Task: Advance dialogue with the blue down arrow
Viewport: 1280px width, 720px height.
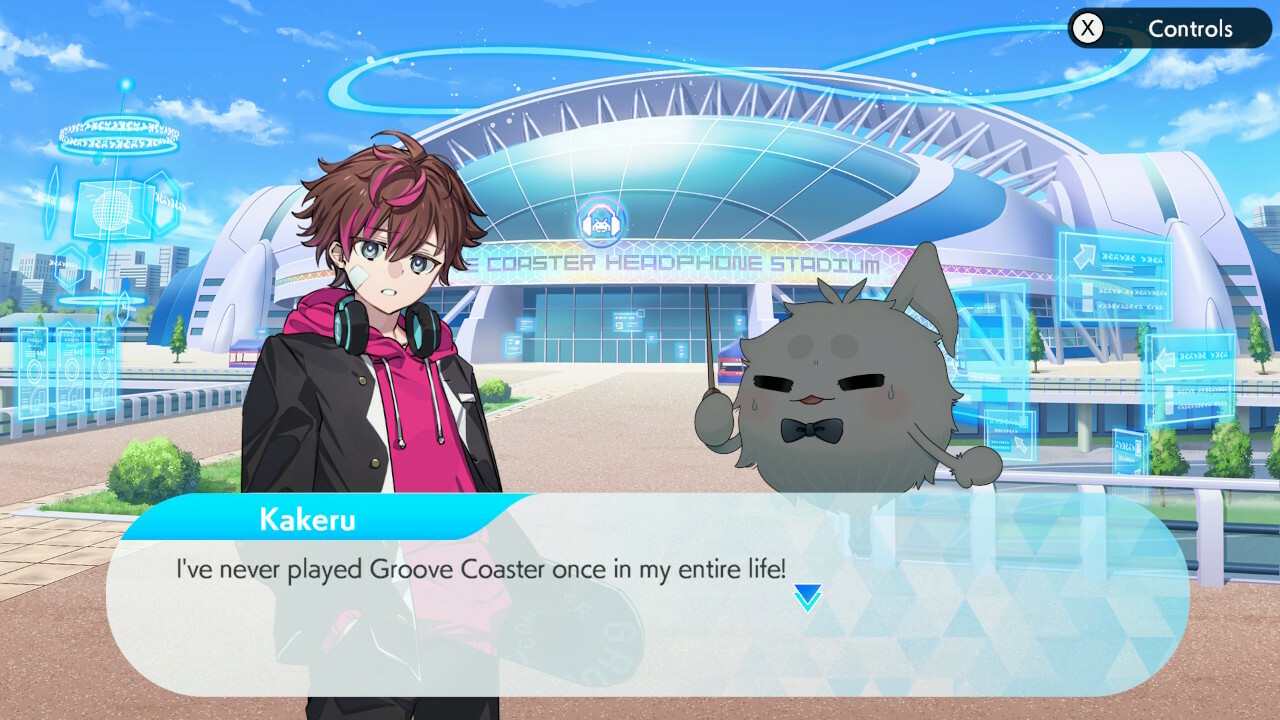Action: [807, 597]
